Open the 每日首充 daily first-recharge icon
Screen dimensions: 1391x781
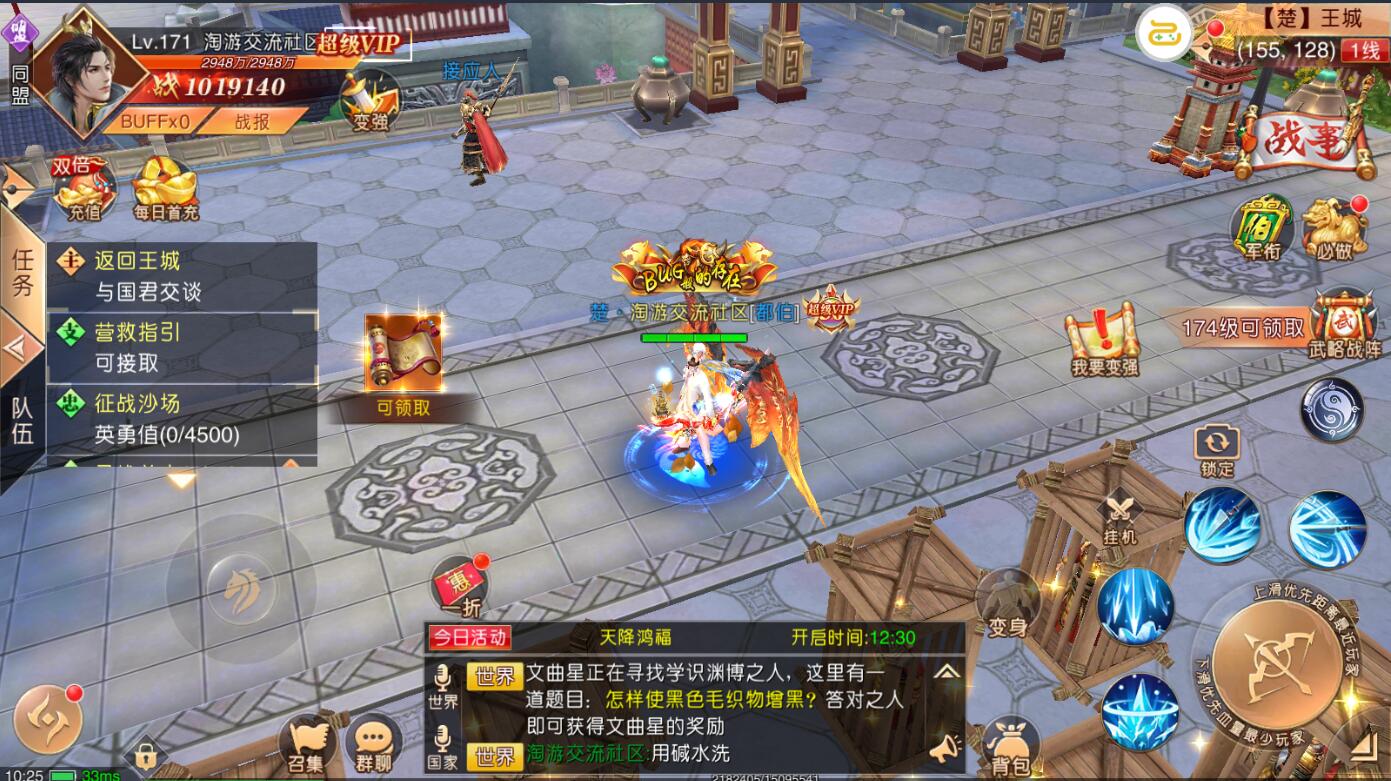(166, 189)
